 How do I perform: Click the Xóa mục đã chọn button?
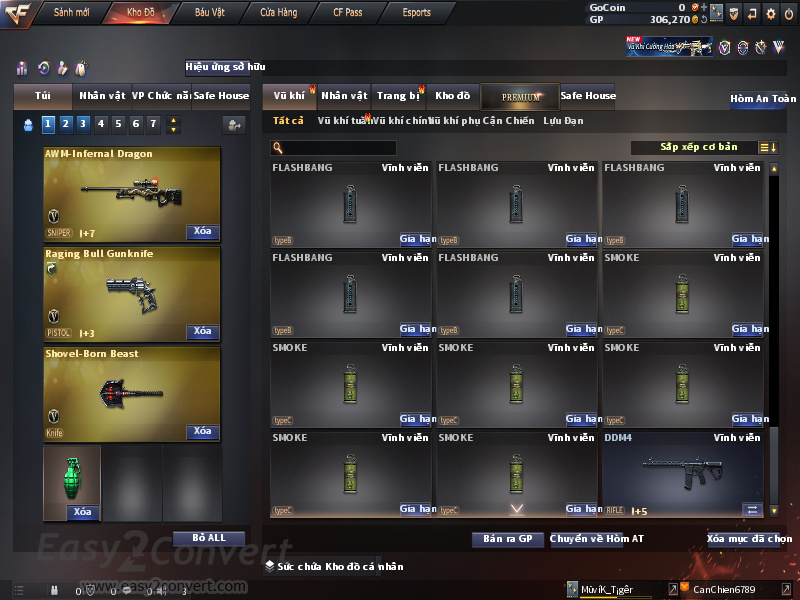pyautogui.click(x=749, y=539)
